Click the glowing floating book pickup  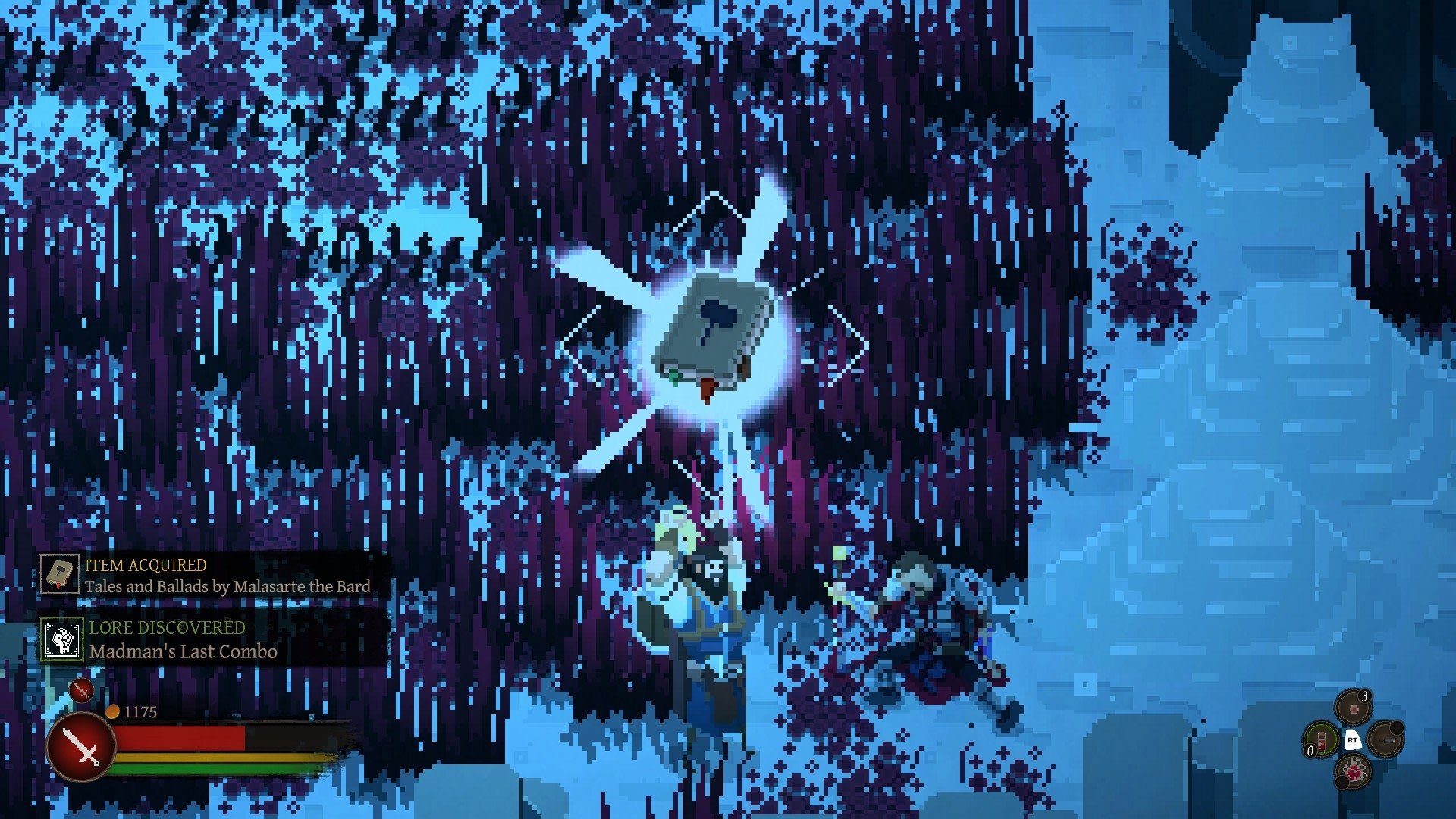coord(710,334)
